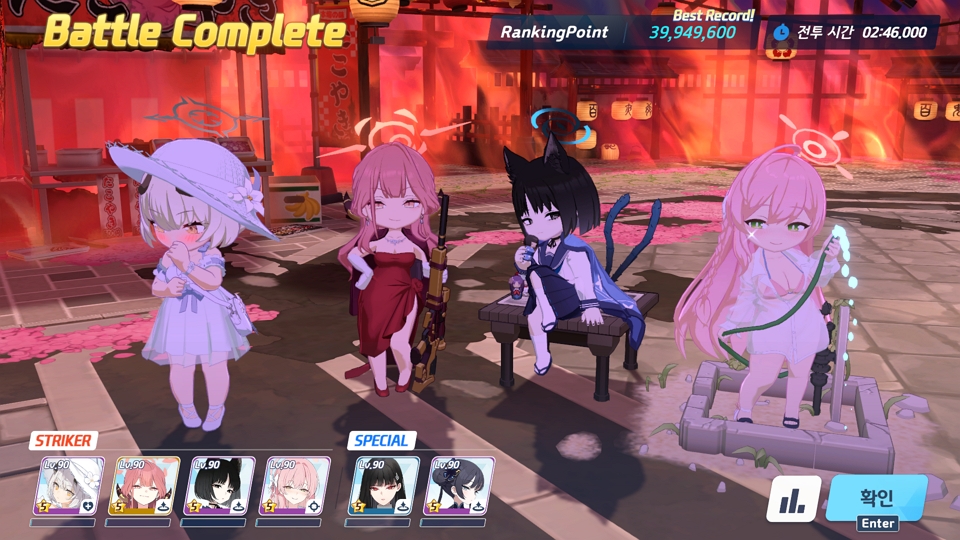Choose the dark hair-bun special portrait
Image resolution: width=960 pixels, height=540 pixels.
point(461,486)
